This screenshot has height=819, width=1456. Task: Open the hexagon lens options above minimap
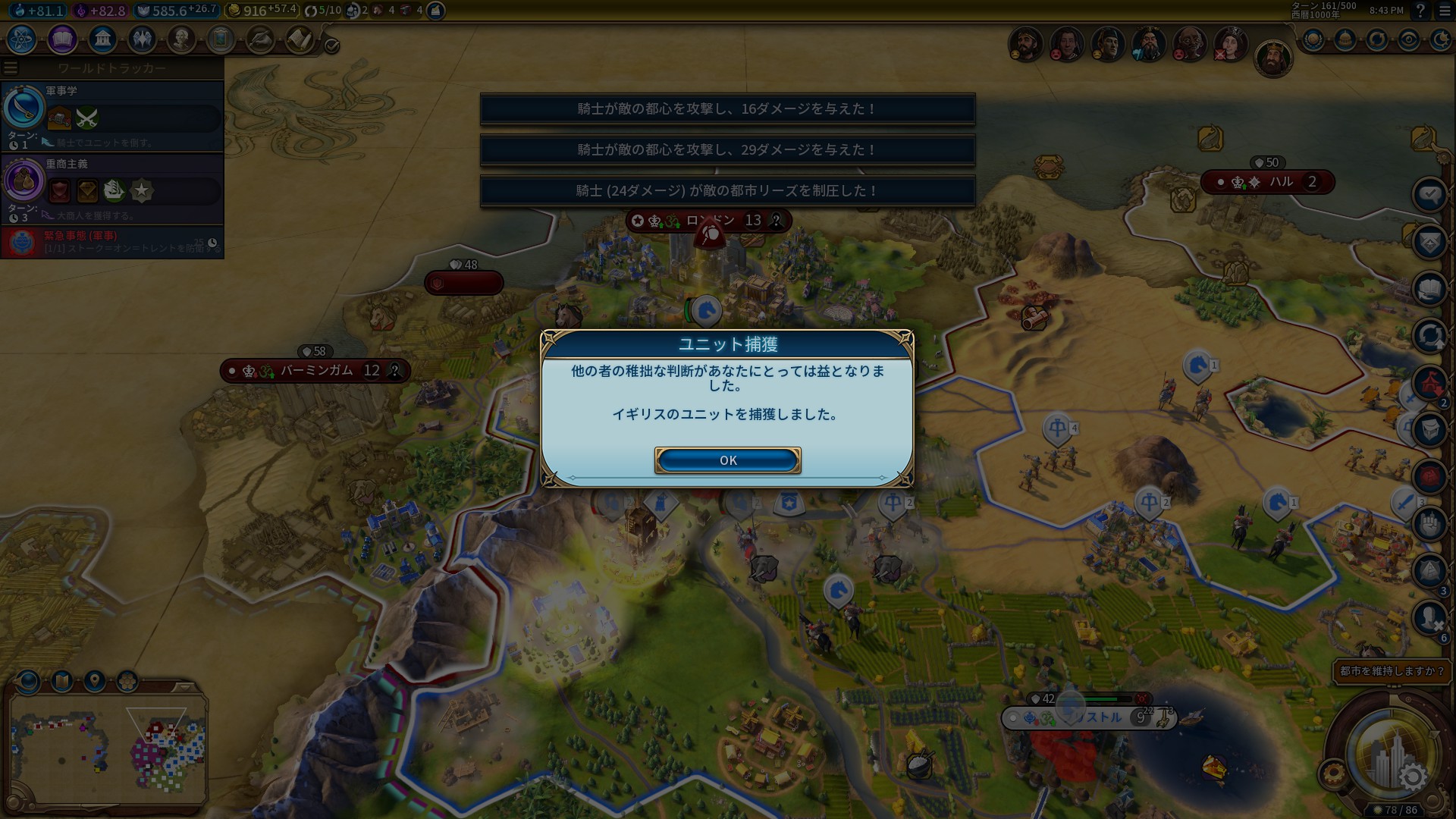127,681
